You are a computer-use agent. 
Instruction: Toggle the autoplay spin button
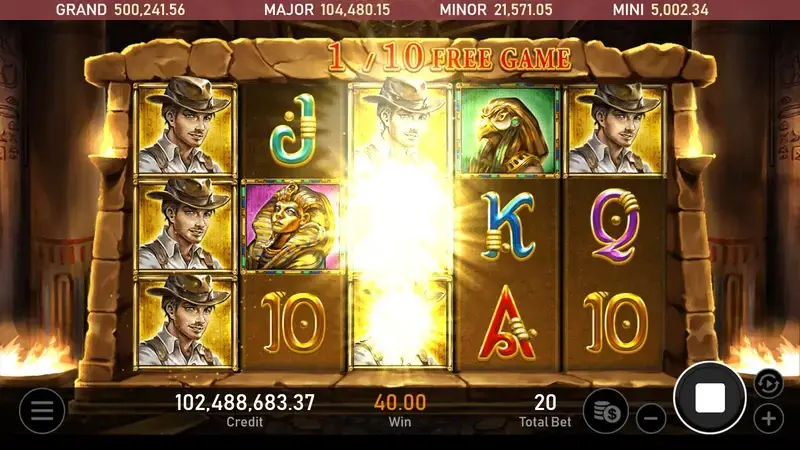coord(767,383)
